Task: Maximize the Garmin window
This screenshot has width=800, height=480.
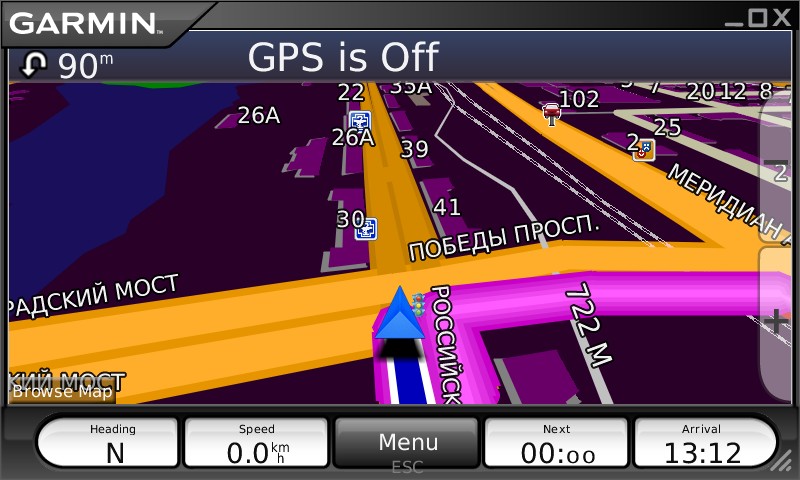Action: pyautogui.click(x=757, y=17)
